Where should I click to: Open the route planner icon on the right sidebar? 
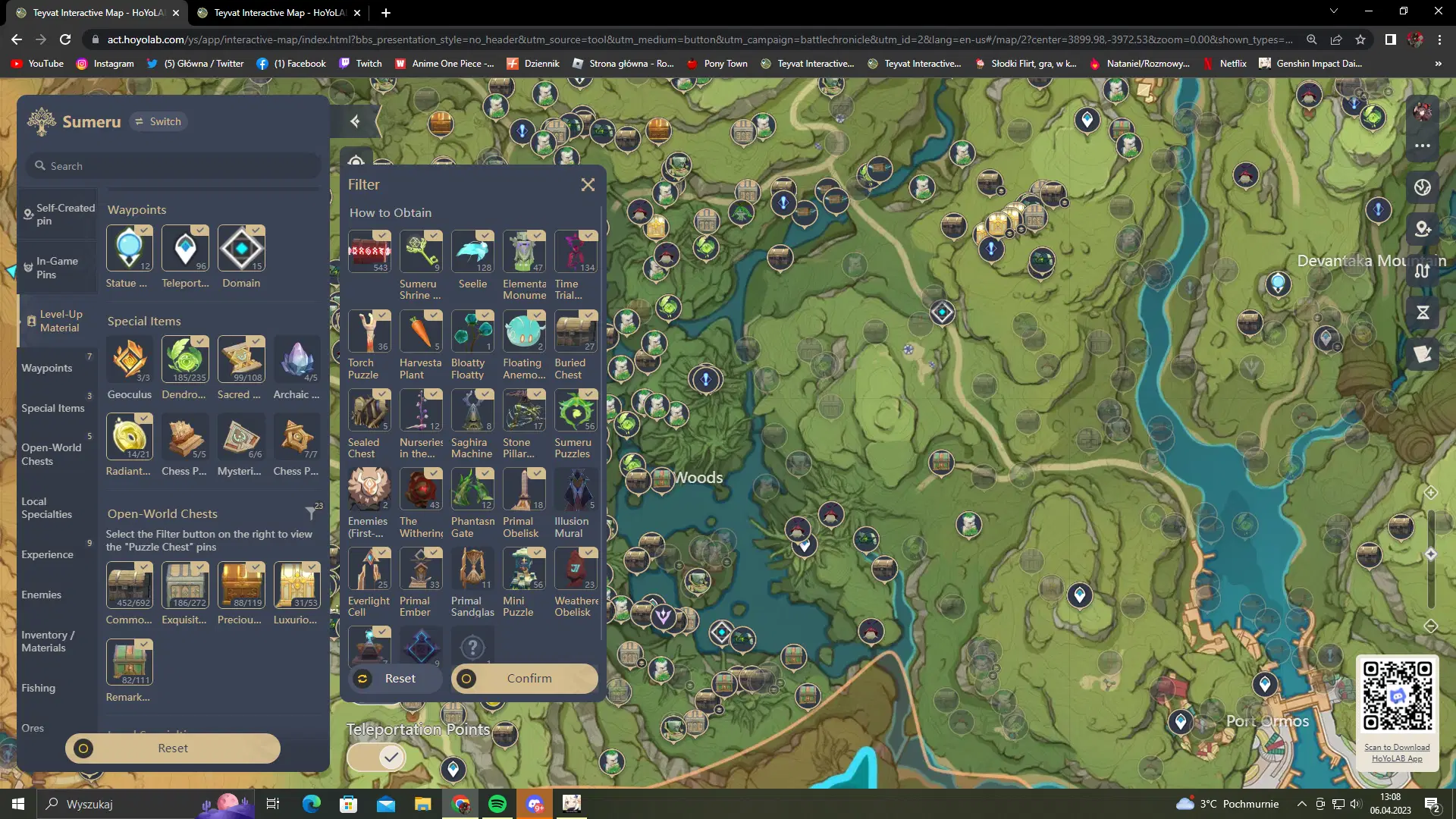pyautogui.click(x=1423, y=271)
